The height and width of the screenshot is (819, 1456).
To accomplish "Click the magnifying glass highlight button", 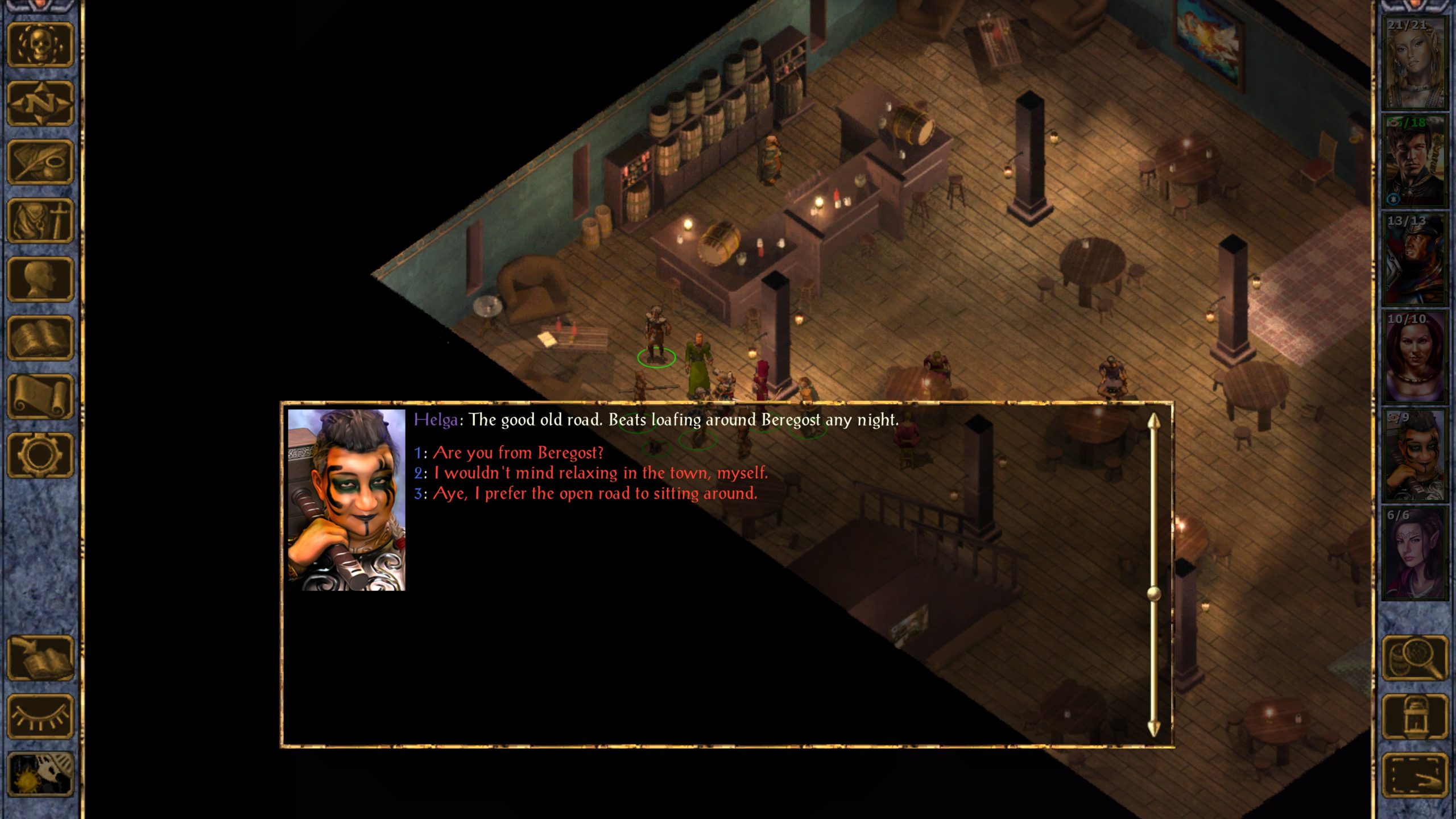I will [x=1414, y=658].
